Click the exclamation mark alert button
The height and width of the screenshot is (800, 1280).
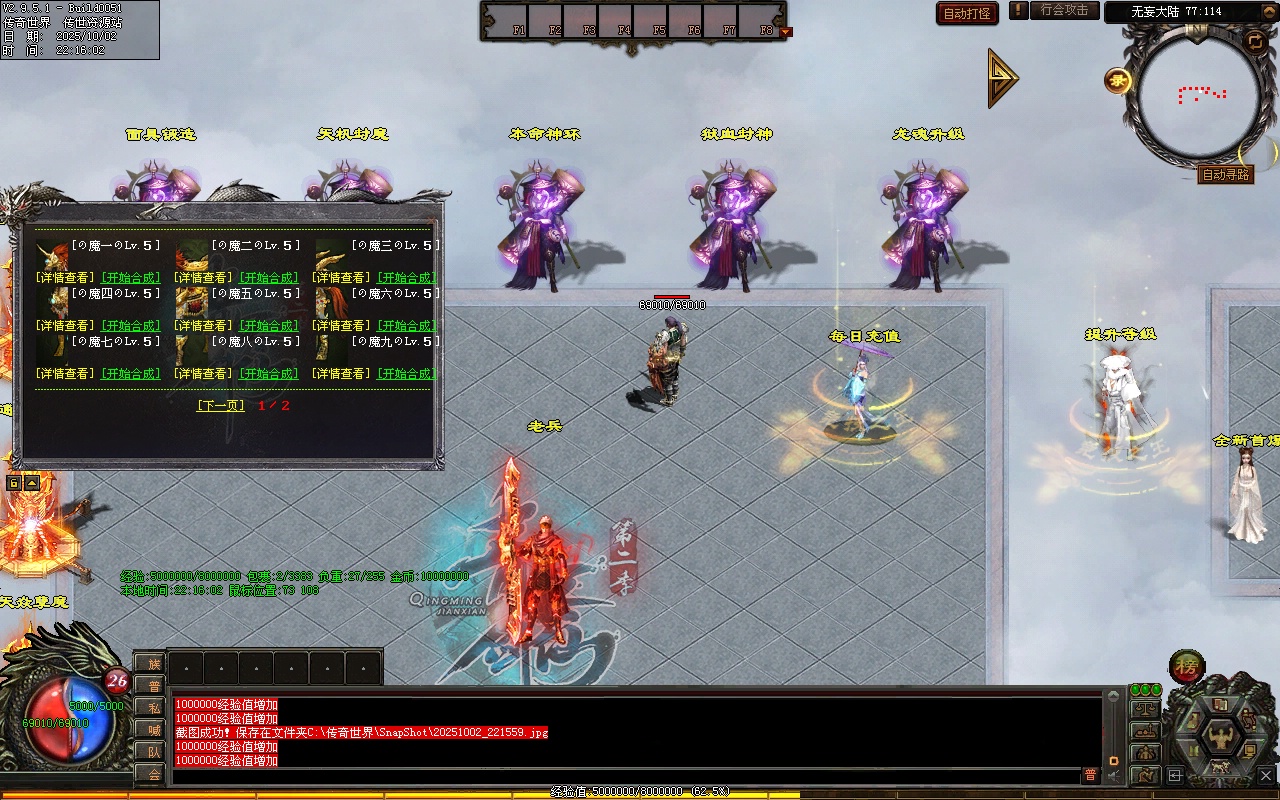click(x=1018, y=11)
